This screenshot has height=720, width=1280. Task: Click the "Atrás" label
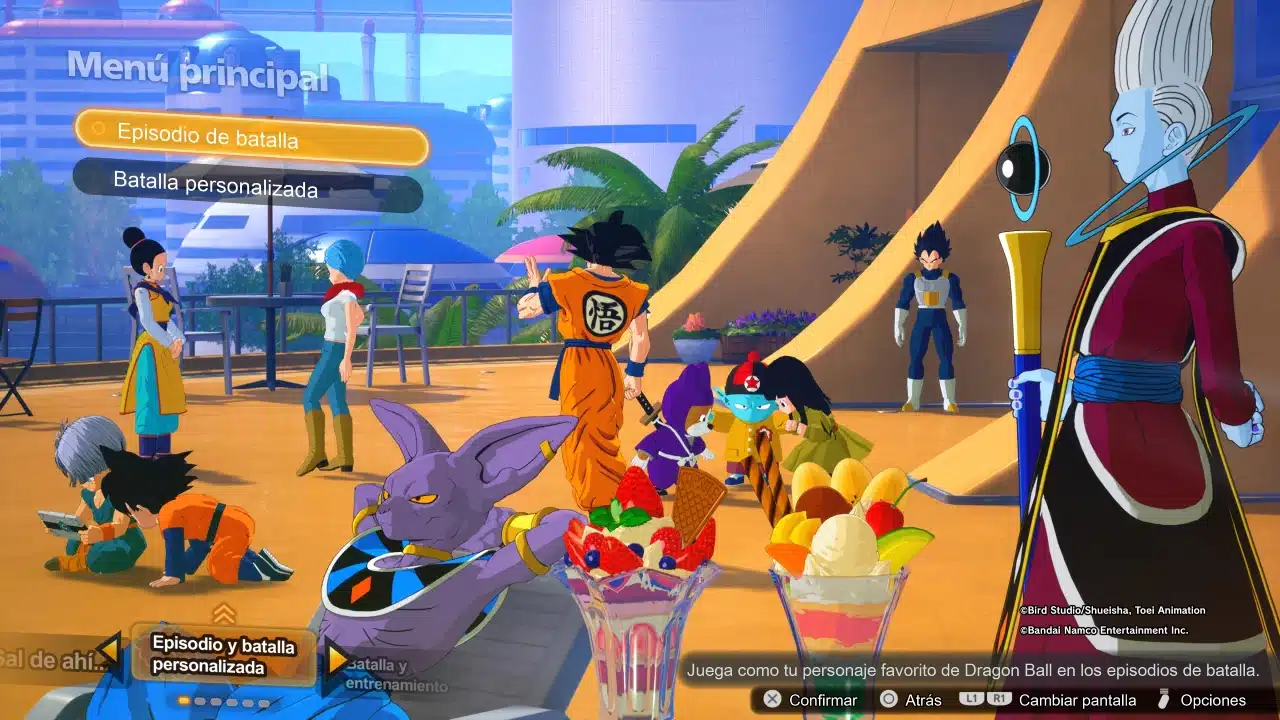[924, 700]
